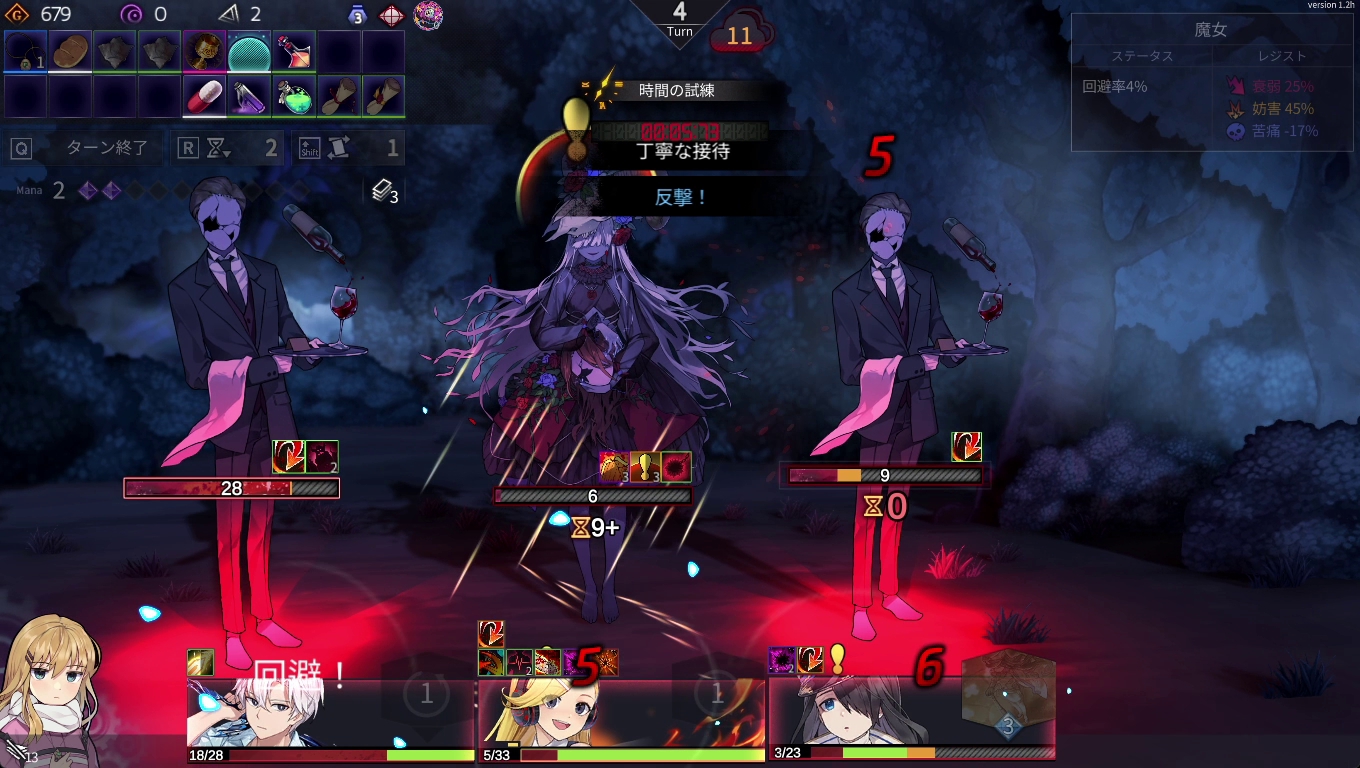Use the red and white capsule pill
This screenshot has height=768, width=1360.
tap(204, 97)
